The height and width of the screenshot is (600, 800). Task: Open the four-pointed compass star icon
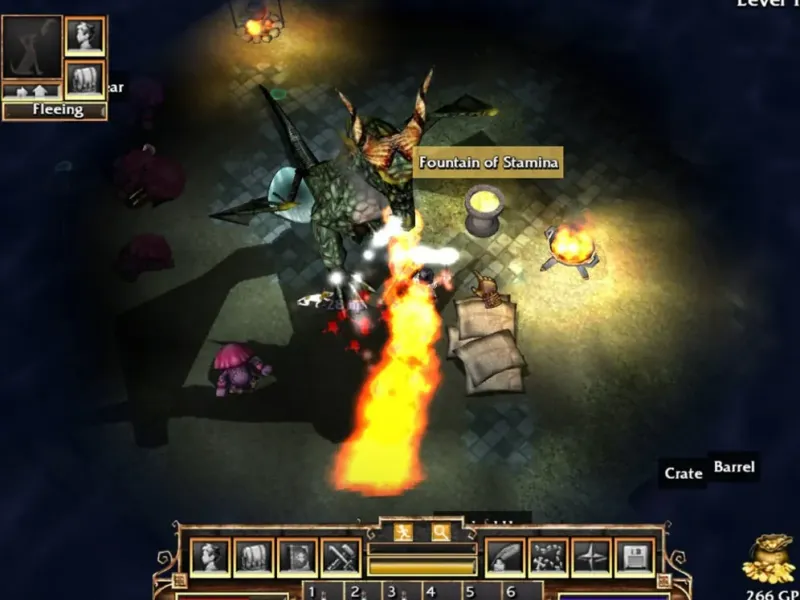pyautogui.click(x=590, y=557)
